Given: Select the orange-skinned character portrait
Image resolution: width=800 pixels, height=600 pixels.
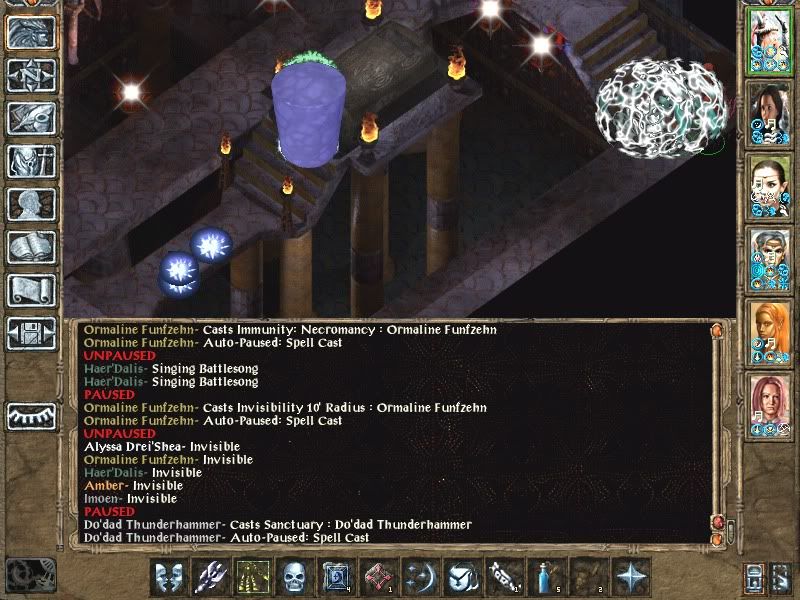Looking at the screenshot, I should pos(769,334).
